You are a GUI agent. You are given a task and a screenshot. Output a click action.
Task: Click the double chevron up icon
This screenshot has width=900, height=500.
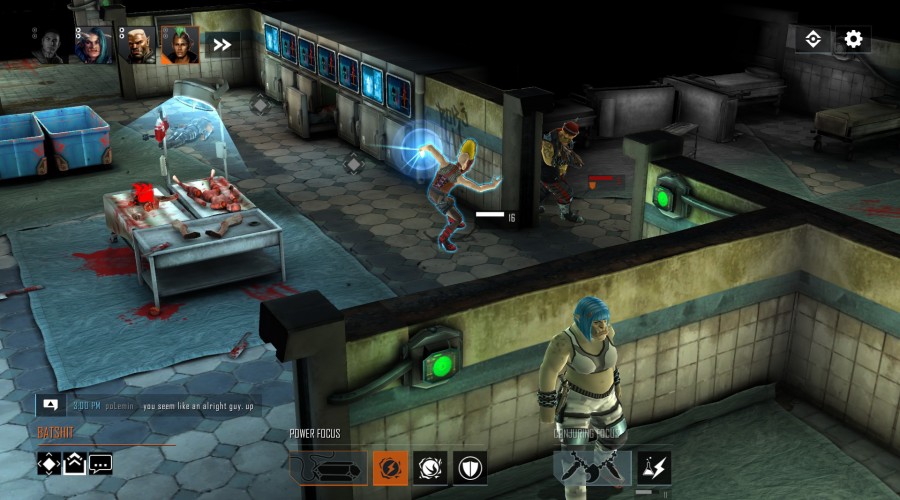(75, 463)
